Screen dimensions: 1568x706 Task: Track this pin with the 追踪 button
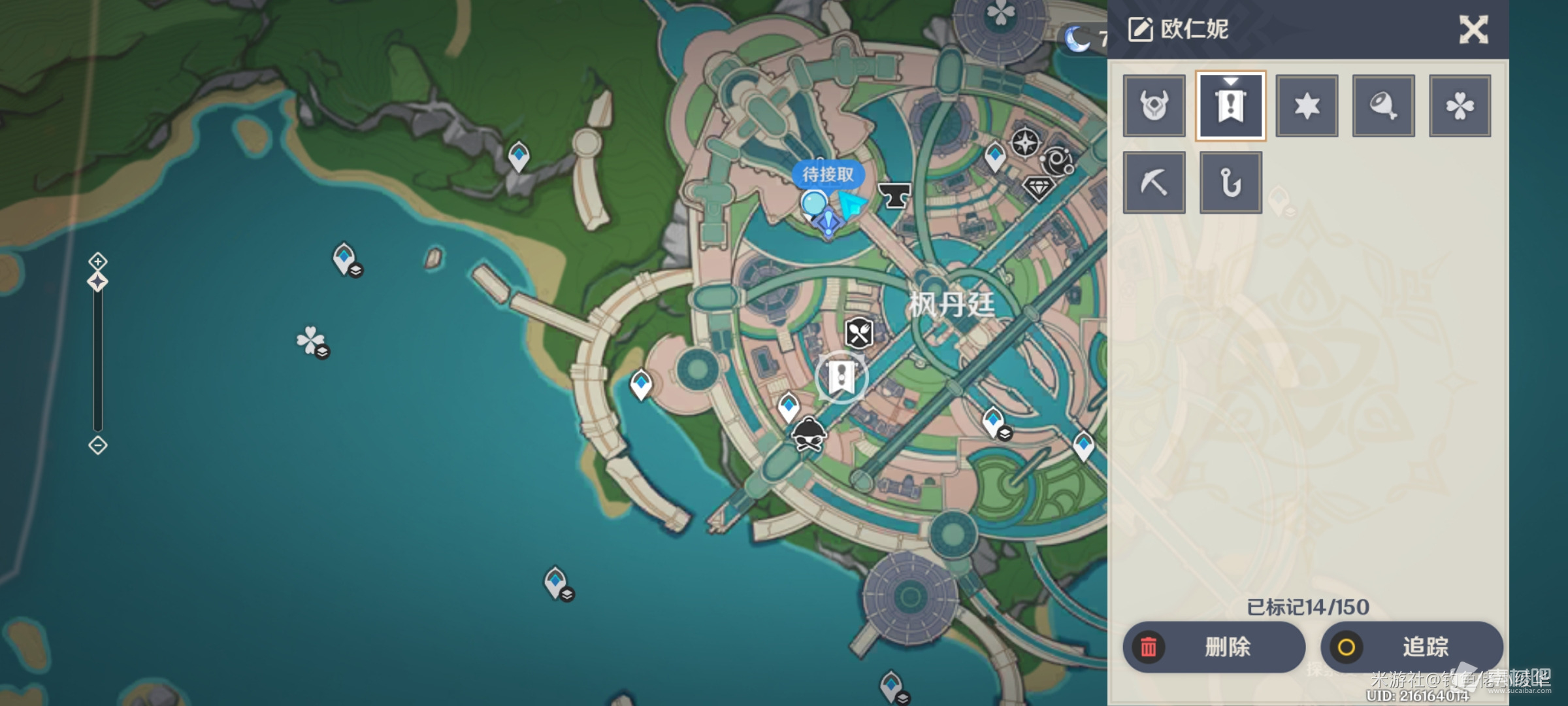pyautogui.click(x=1411, y=647)
